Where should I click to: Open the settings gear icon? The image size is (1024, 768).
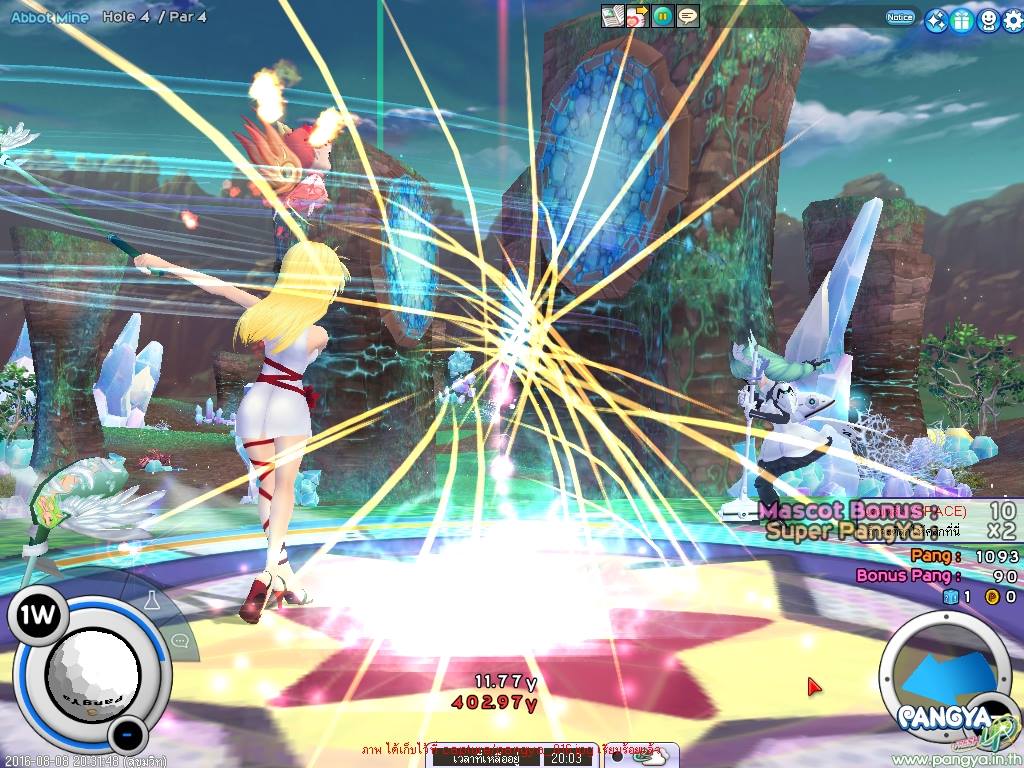(1010, 19)
